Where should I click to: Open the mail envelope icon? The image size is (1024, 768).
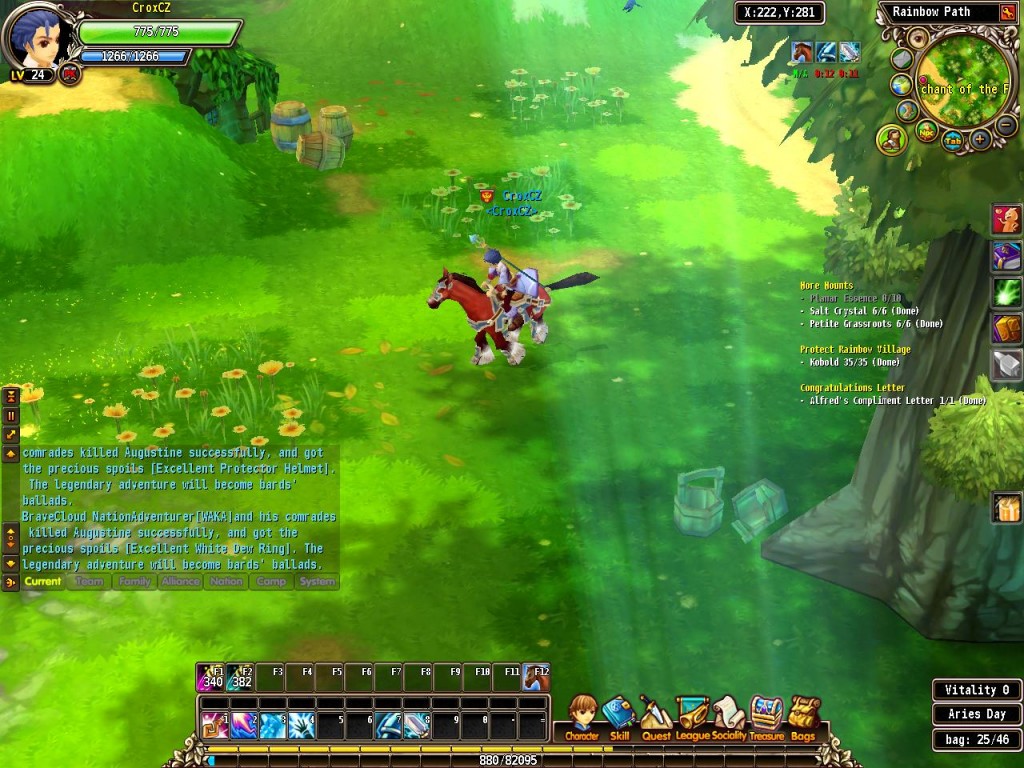pos(902,59)
